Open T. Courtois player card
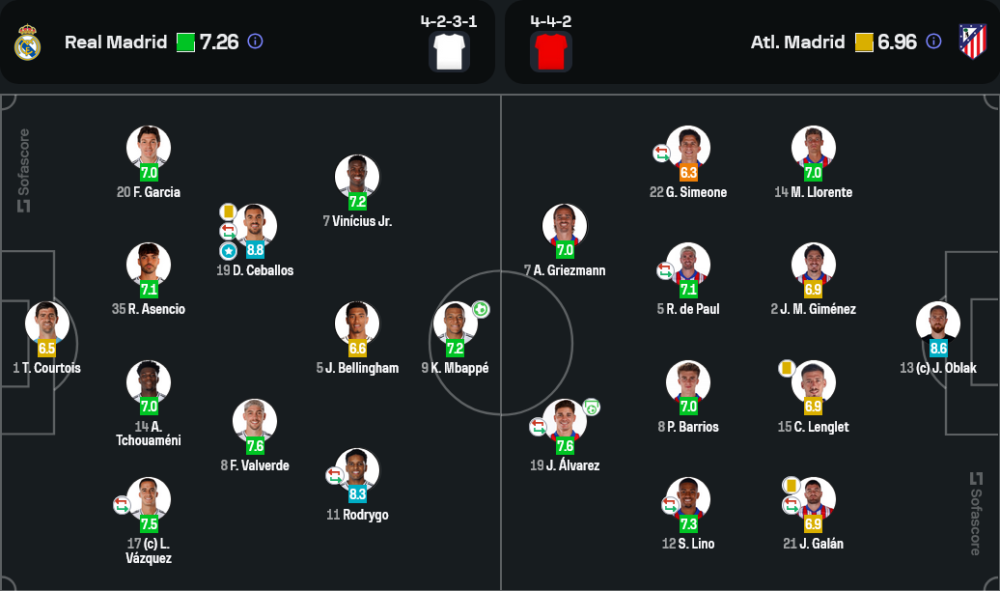Image resolution: width=1000 pixels, height=591 pixels. (47, 323)
